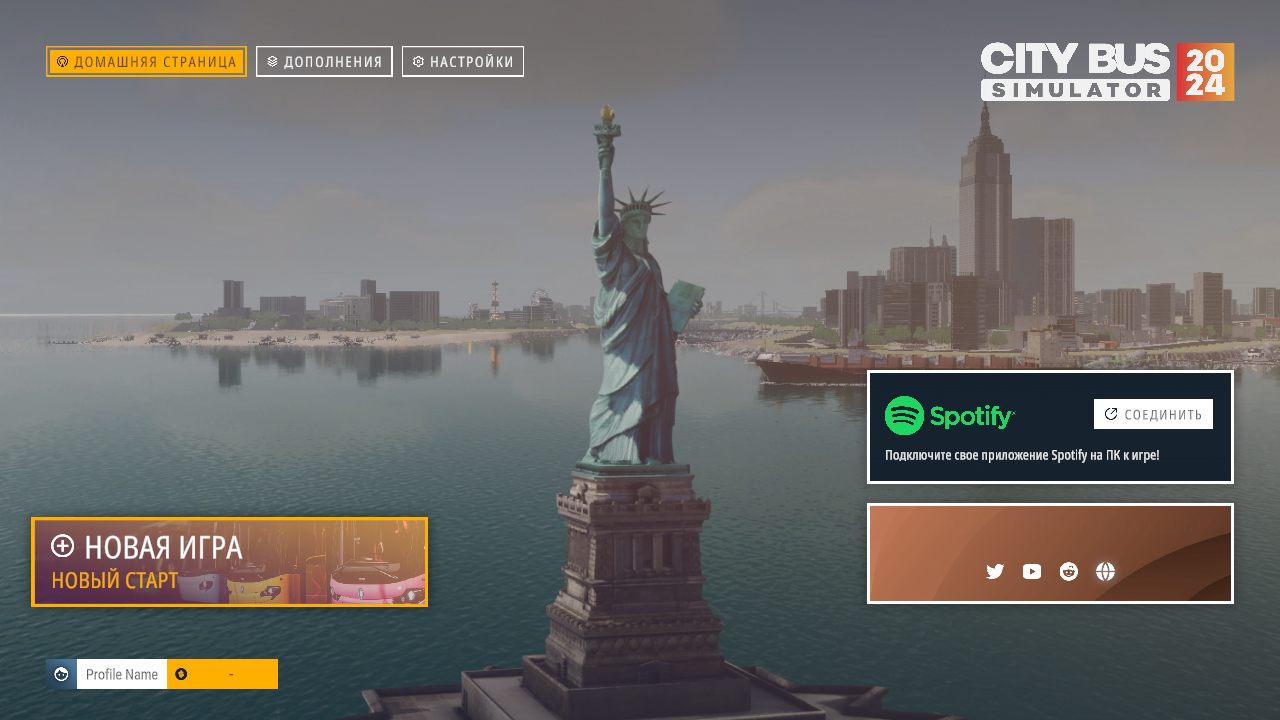Click the globe website icon
Viewport: 1280px width, 720px height.
[x=1105, y=571]
